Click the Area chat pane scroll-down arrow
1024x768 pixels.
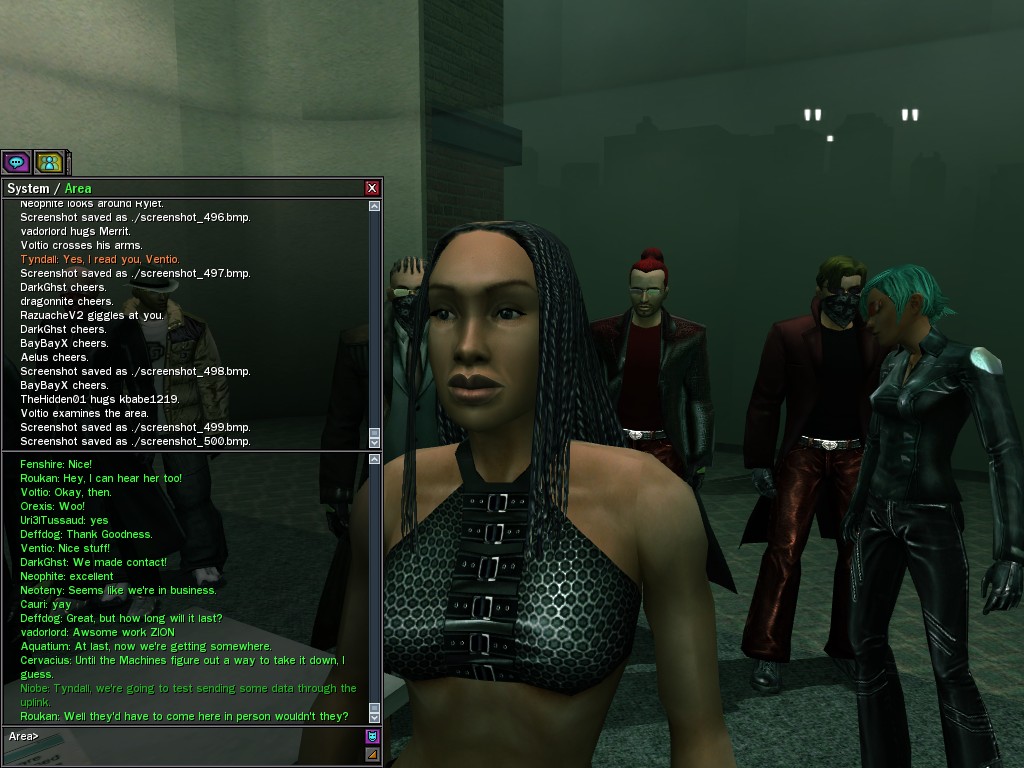pos(375,717)
